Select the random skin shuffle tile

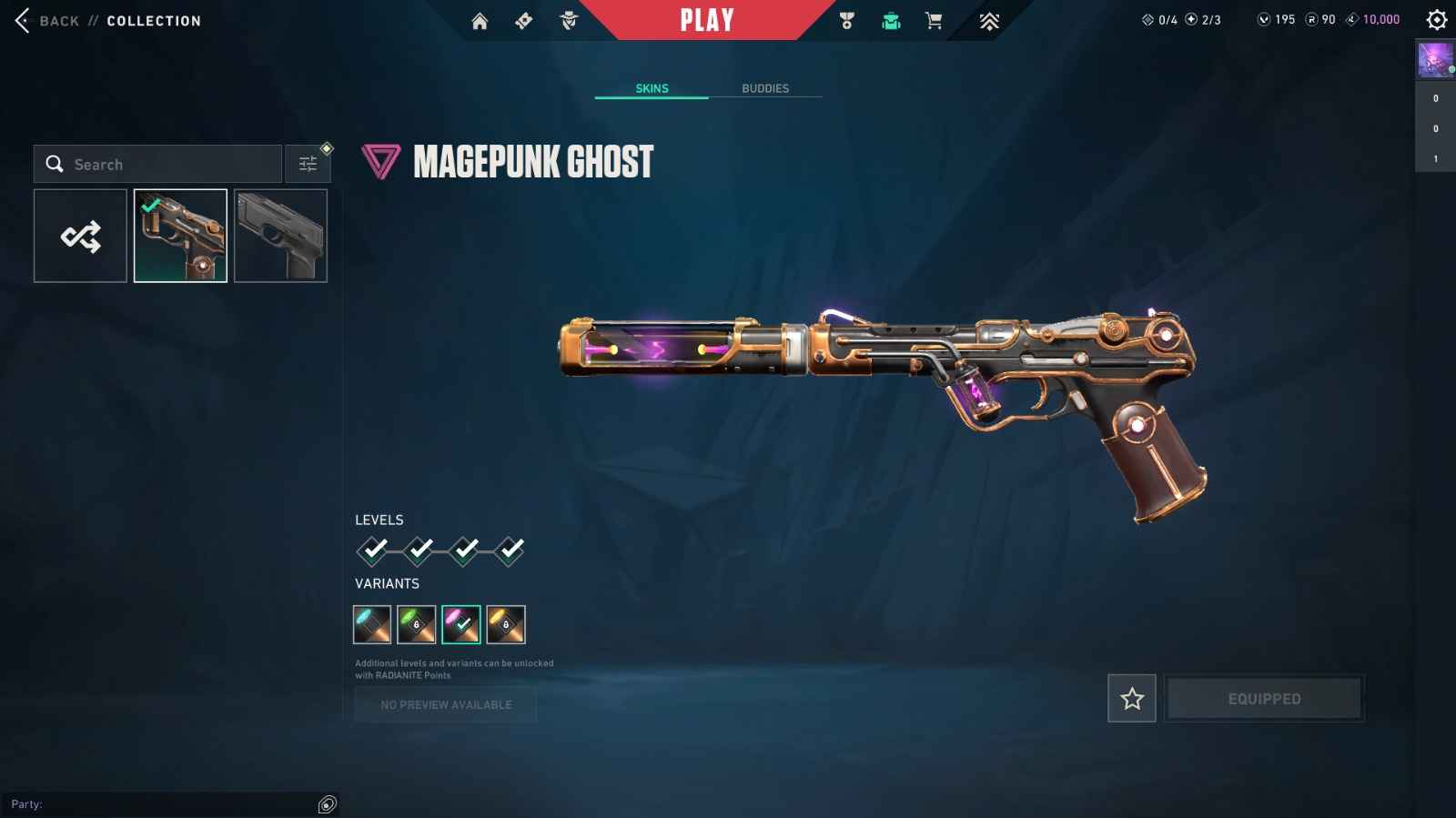tap(81, 237)
